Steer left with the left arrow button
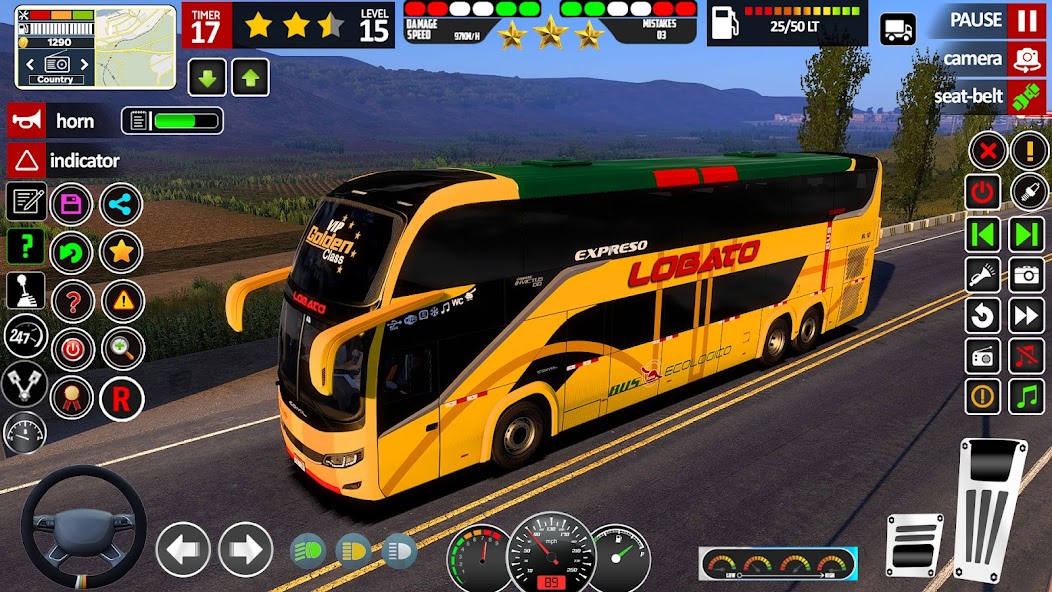This screenshot has width=1052, height=592. click(183, 549)
